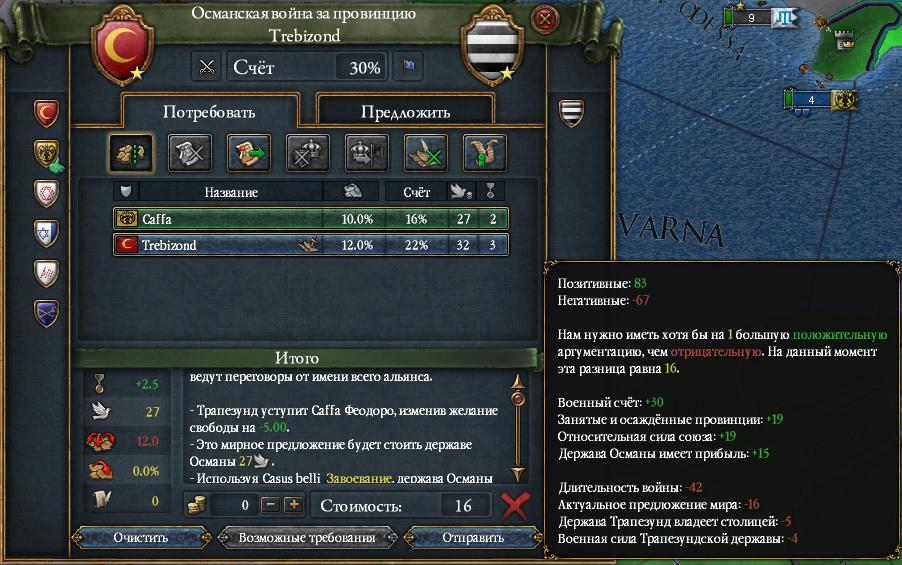Increase gold demand with plus button
The height and width of the screenshot is (565, 902).
(293, 505)
